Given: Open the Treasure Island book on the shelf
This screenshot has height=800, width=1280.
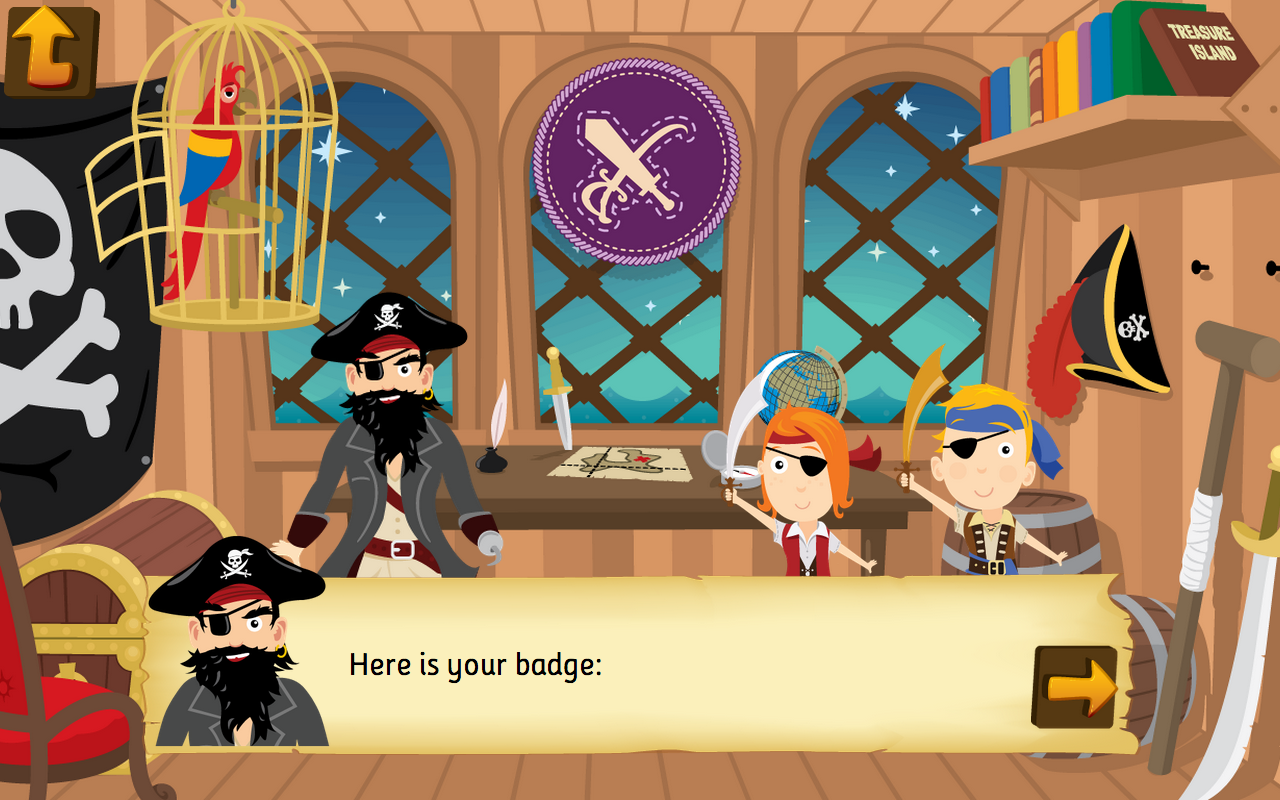Looking at the screenshot, I should tap(1200, 42).
